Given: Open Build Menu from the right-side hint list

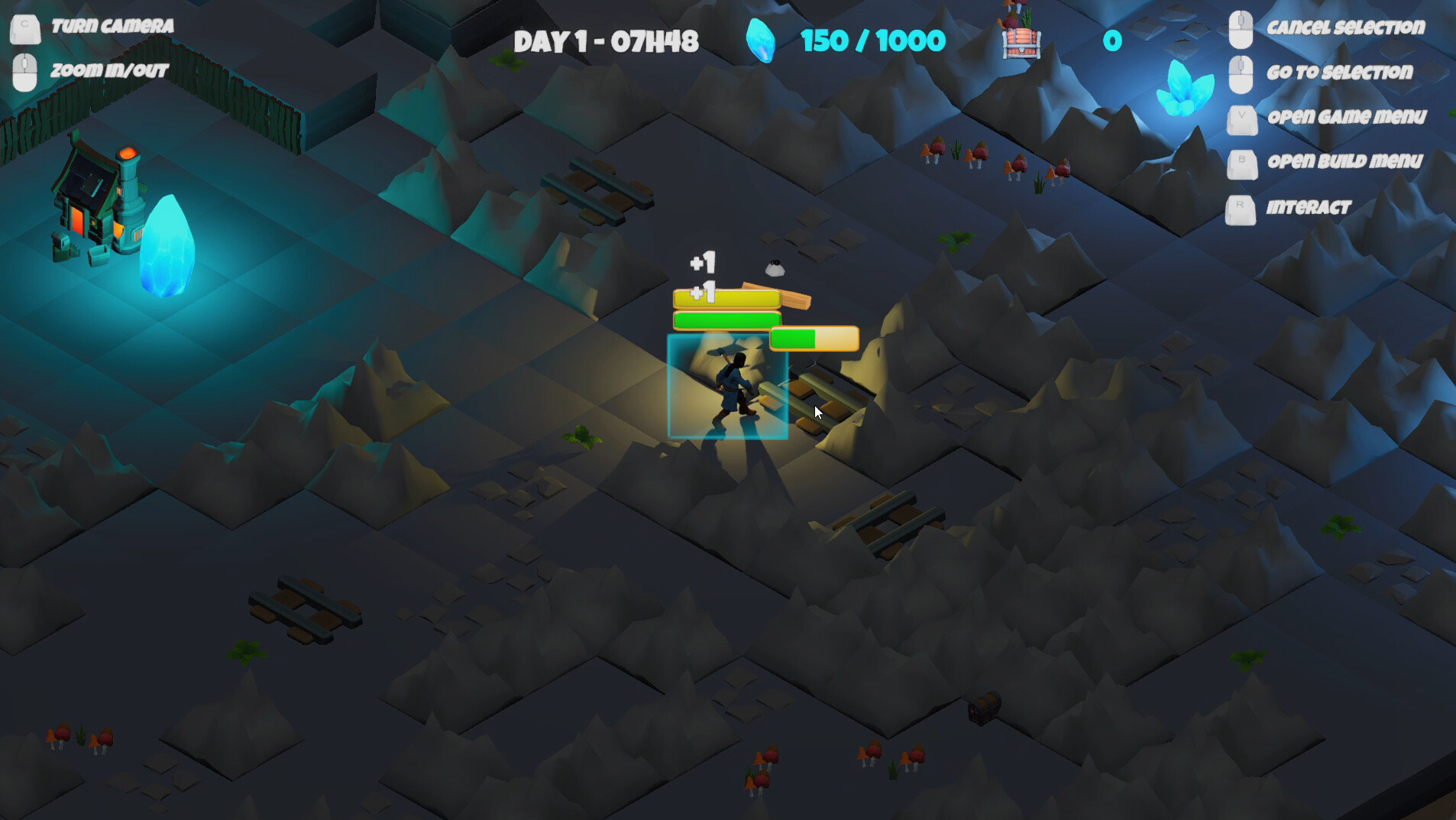Looking at the screenshot, I should [x=1344, y=161].
